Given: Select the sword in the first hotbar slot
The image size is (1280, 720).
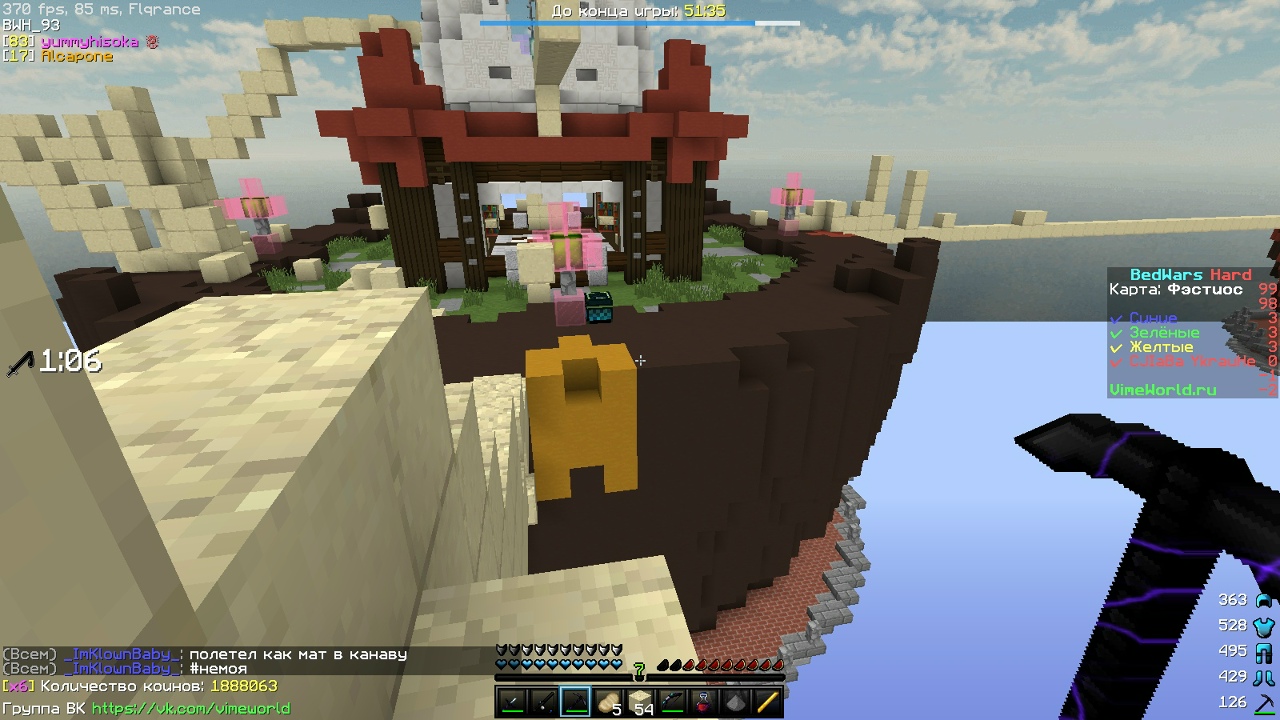Looking at the screenshot, I should pyautogui.click(x=512, y=702).
